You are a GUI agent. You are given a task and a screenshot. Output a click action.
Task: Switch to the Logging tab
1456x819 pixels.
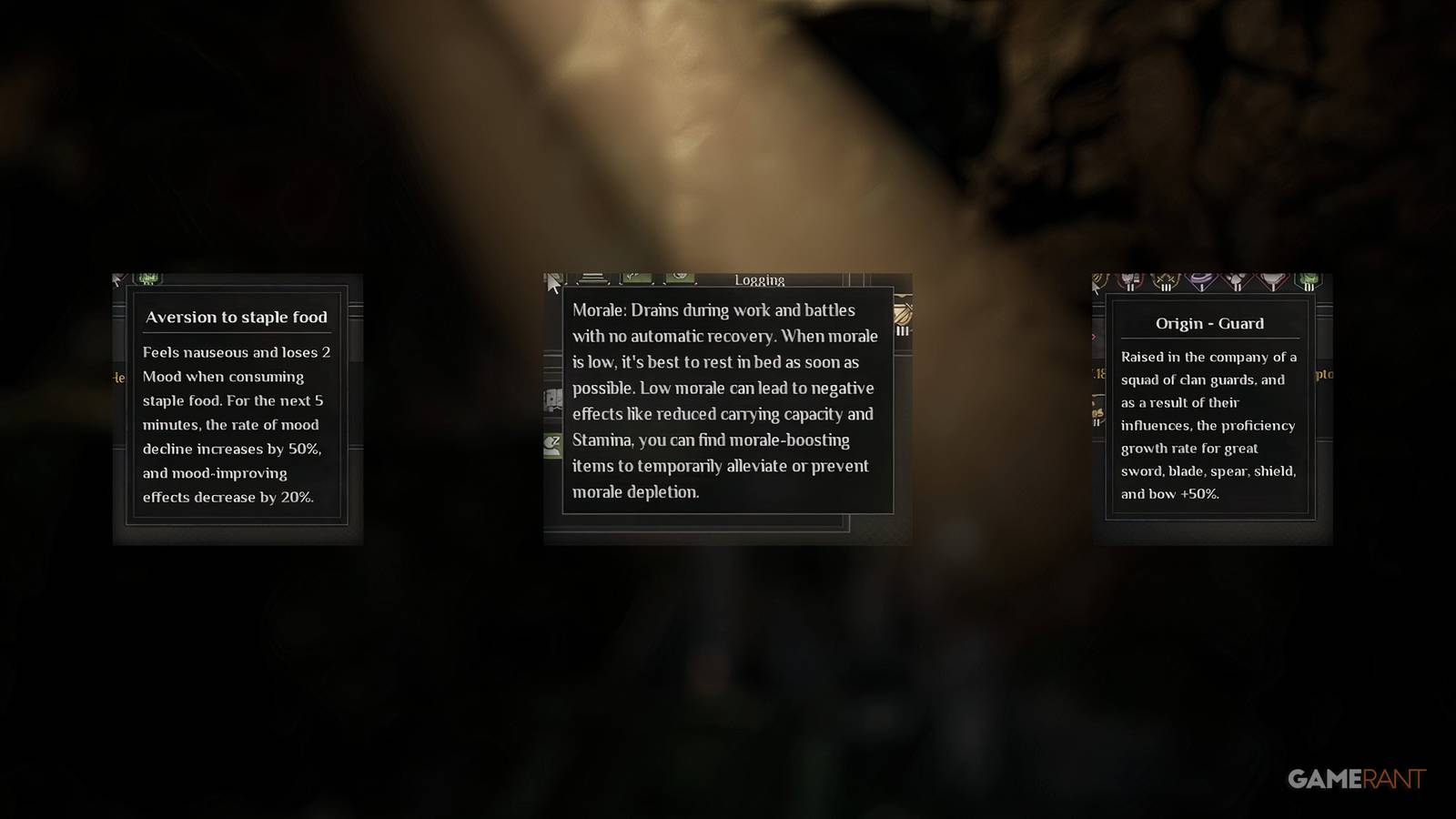pos(761,280)
